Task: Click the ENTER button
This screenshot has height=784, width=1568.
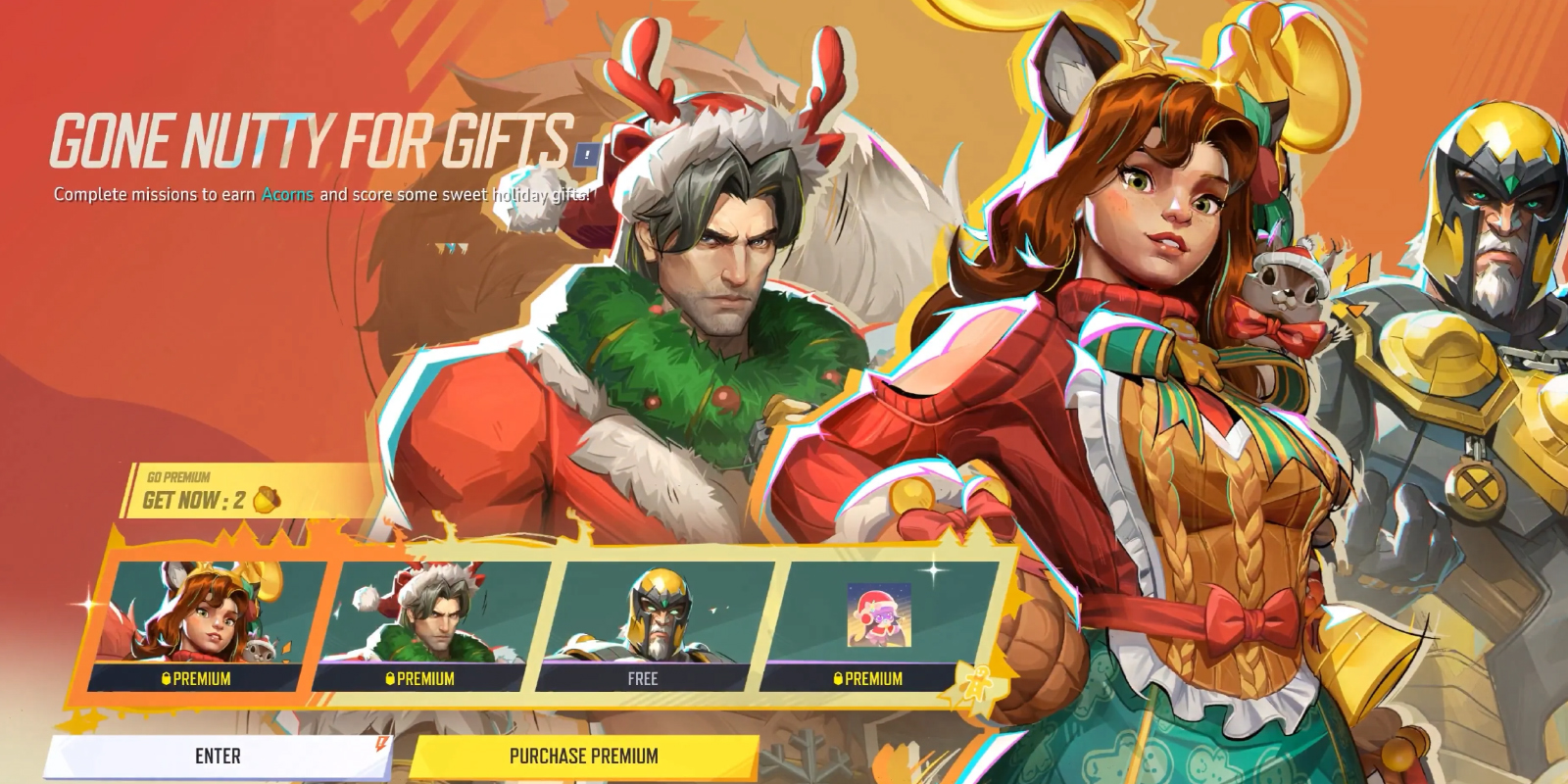Action: point(216,756)
